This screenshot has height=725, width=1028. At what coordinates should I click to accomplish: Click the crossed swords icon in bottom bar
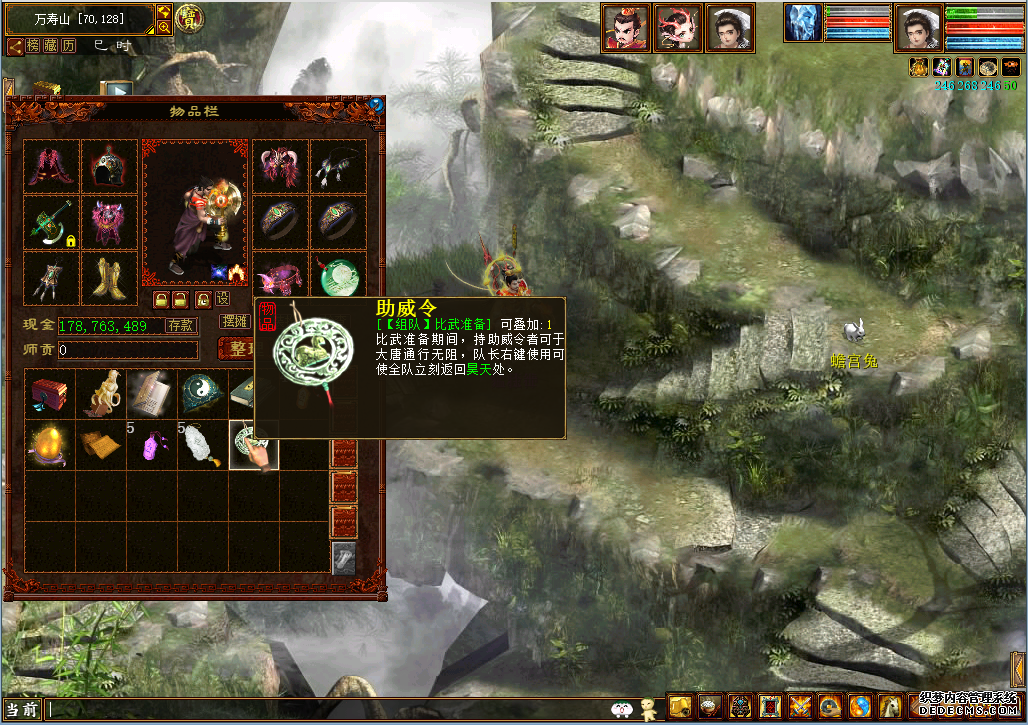coord(799,707)
